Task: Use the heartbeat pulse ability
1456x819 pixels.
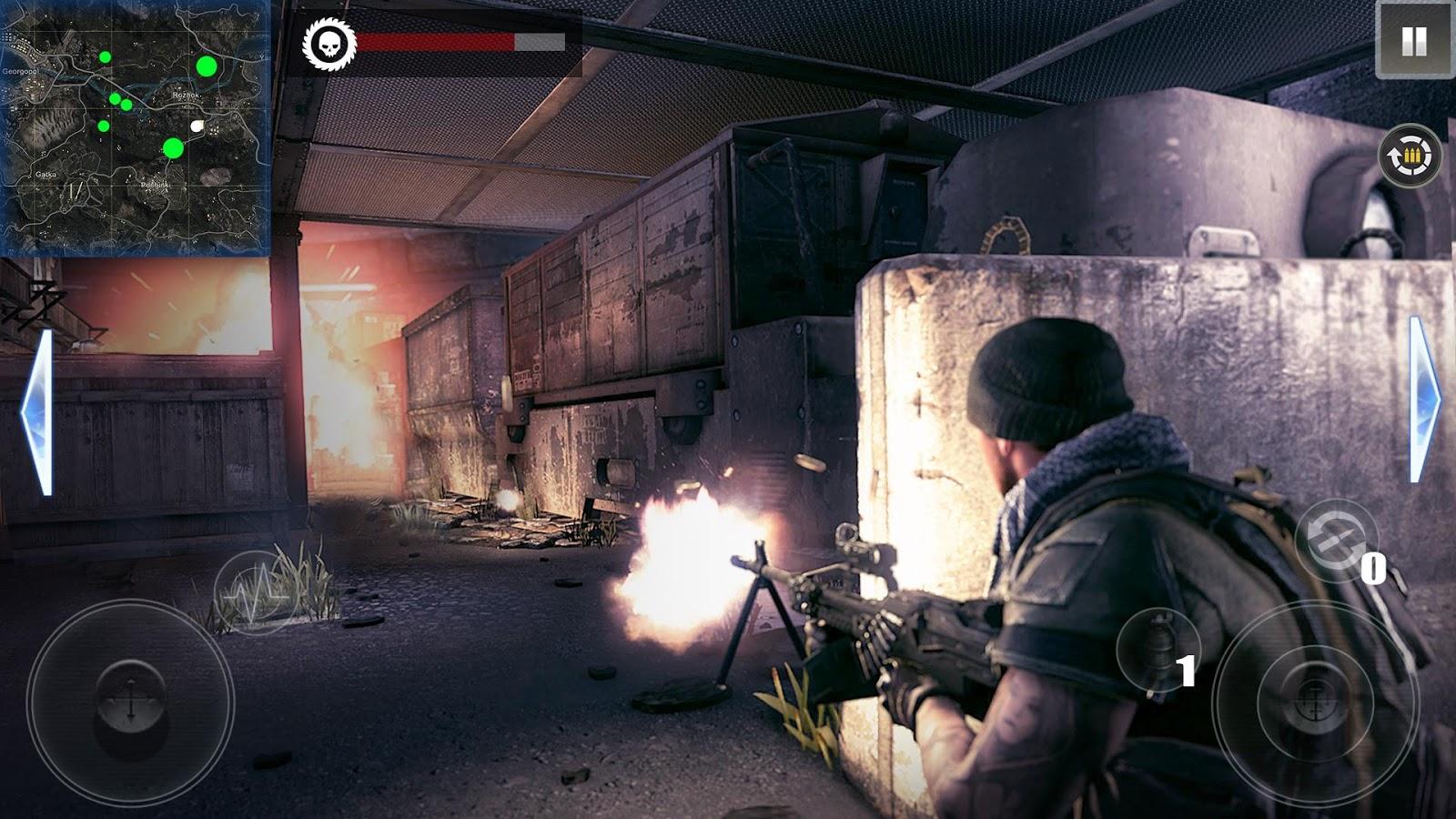Action: point(257,591)
